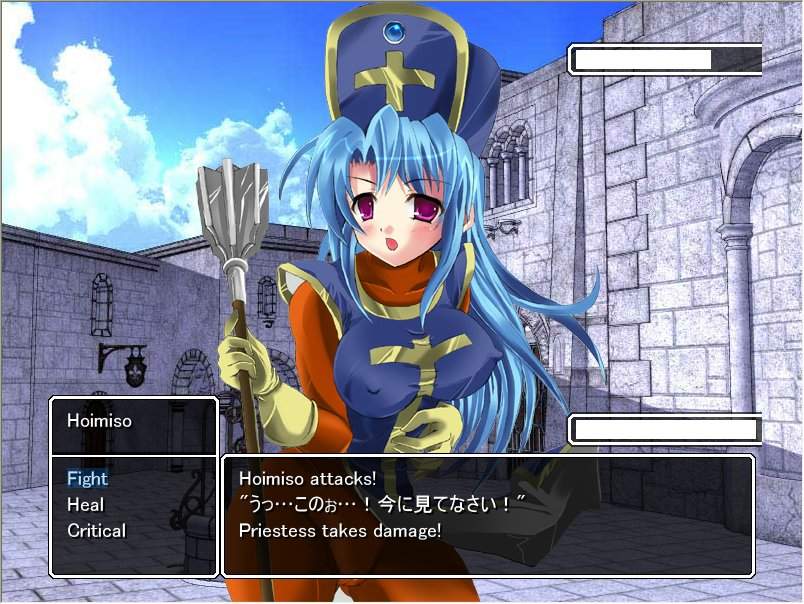
Task: Choose the Heal command
Action: 85,505
